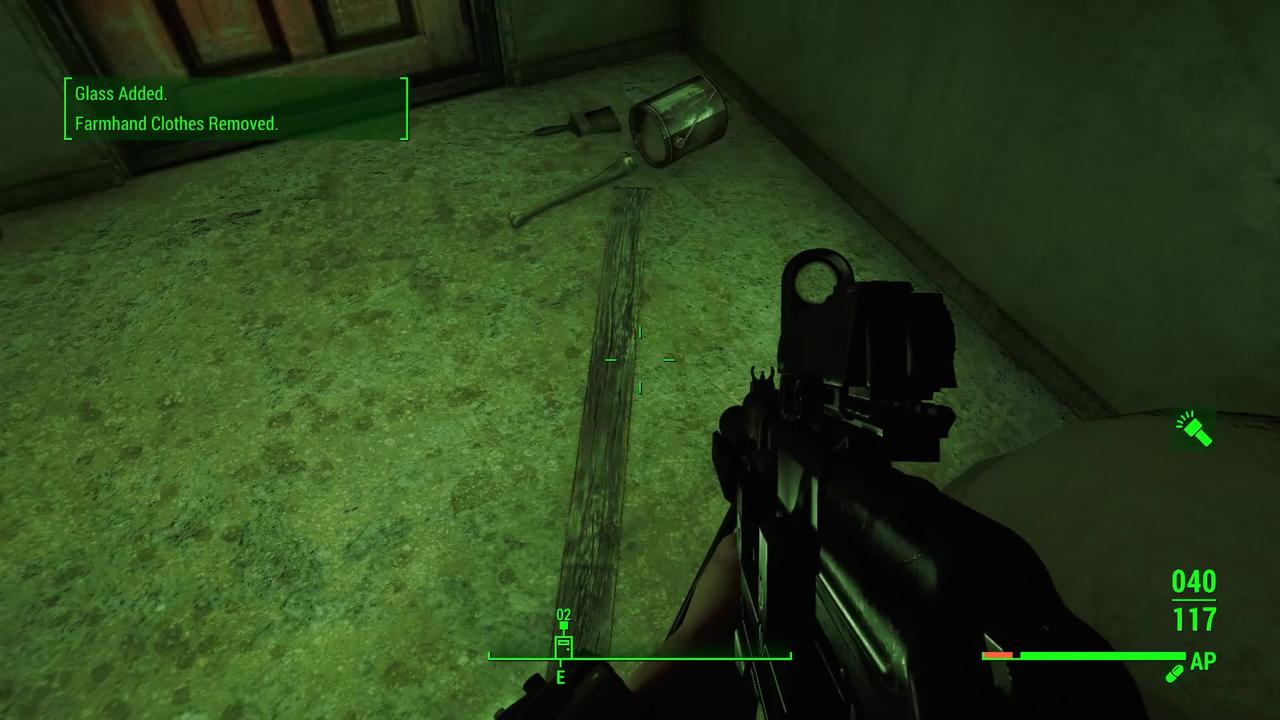Click the 'AP' label
1280x720 pixels.
[x=1203, y=661]
